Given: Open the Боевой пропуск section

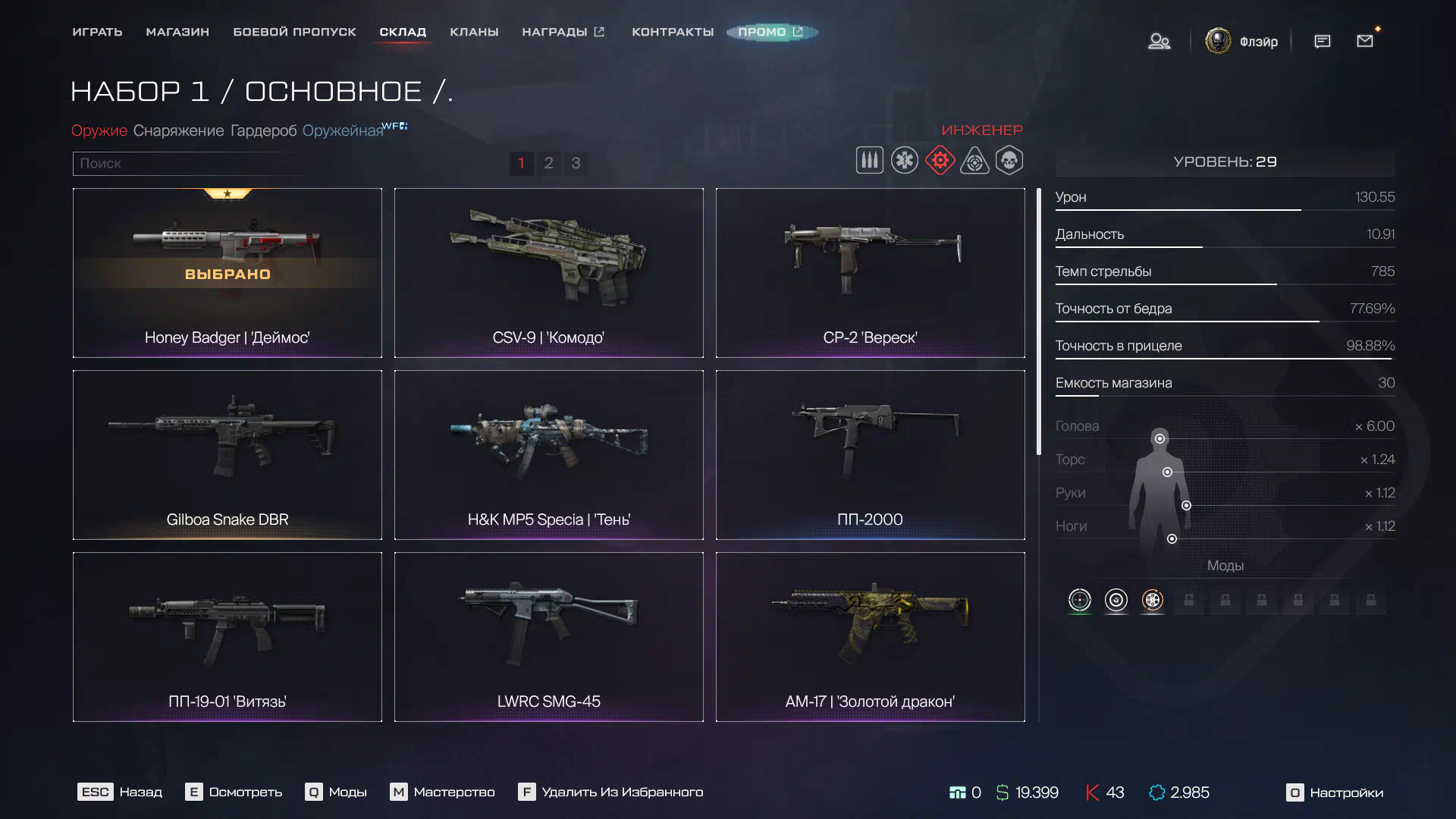Looking at the screenshot, I should [294, 32].
